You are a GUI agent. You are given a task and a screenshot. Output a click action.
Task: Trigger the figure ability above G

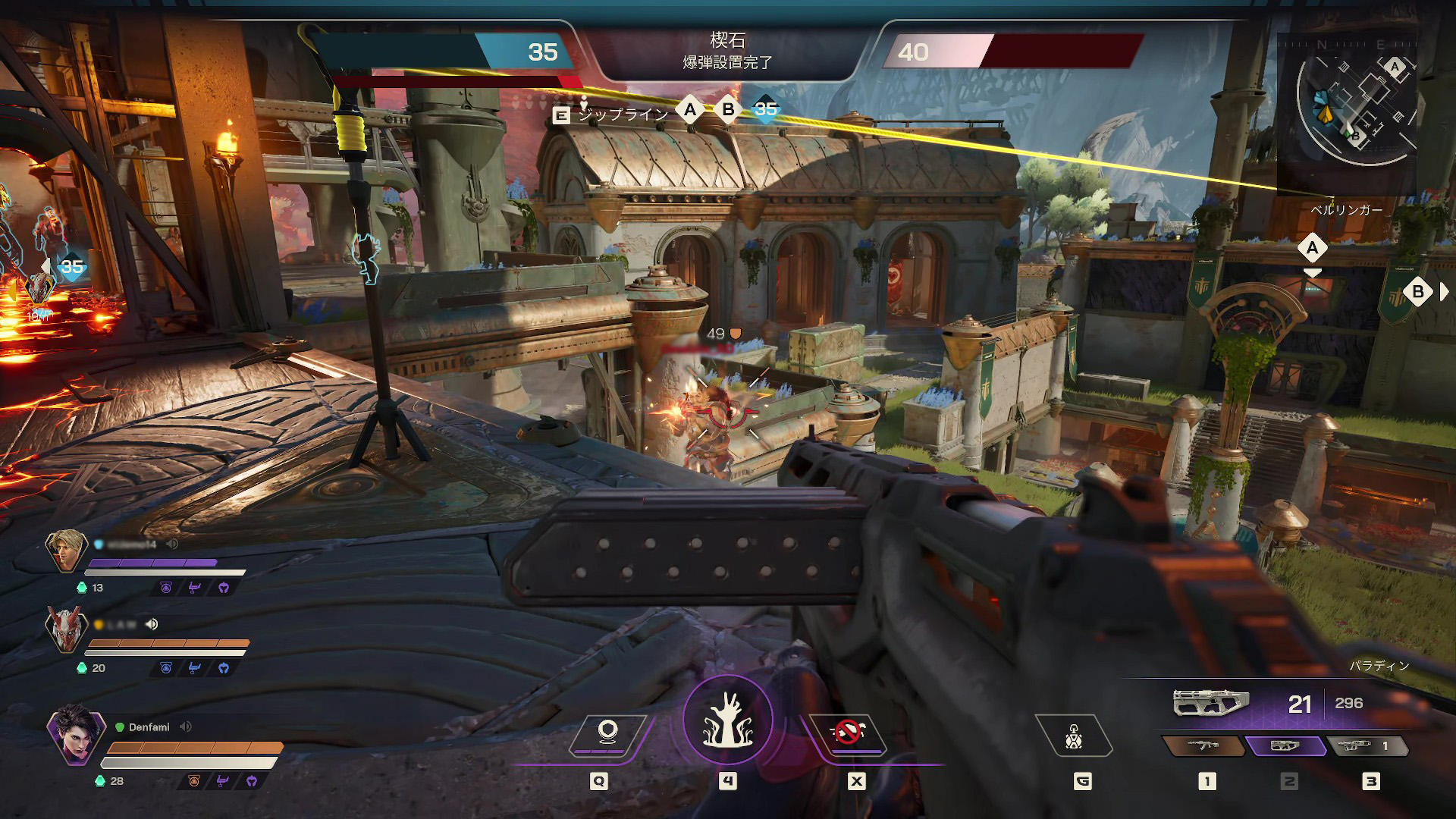1073,736
